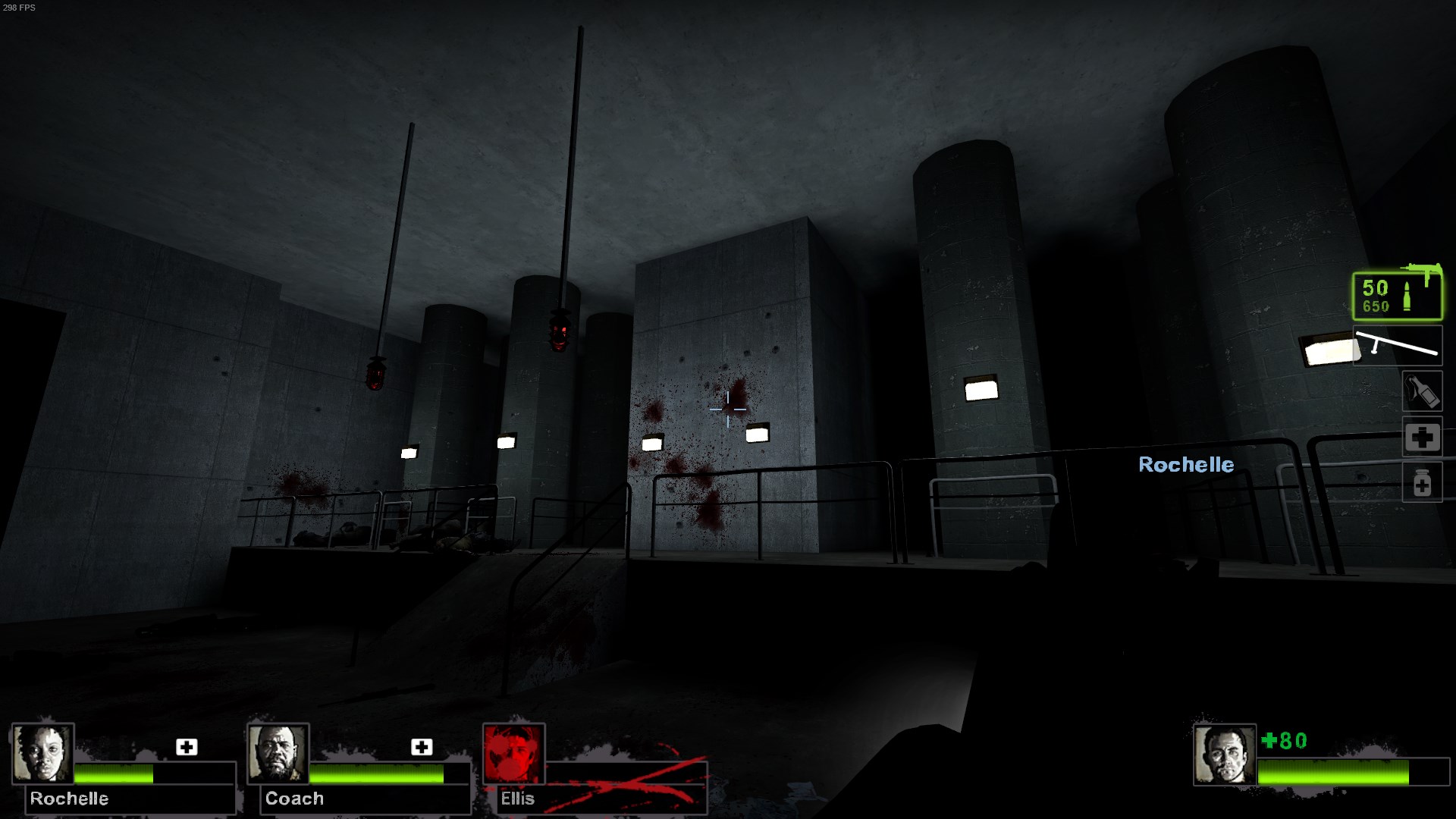Switch to the nightstick melee slot

tap(1397, 346)
